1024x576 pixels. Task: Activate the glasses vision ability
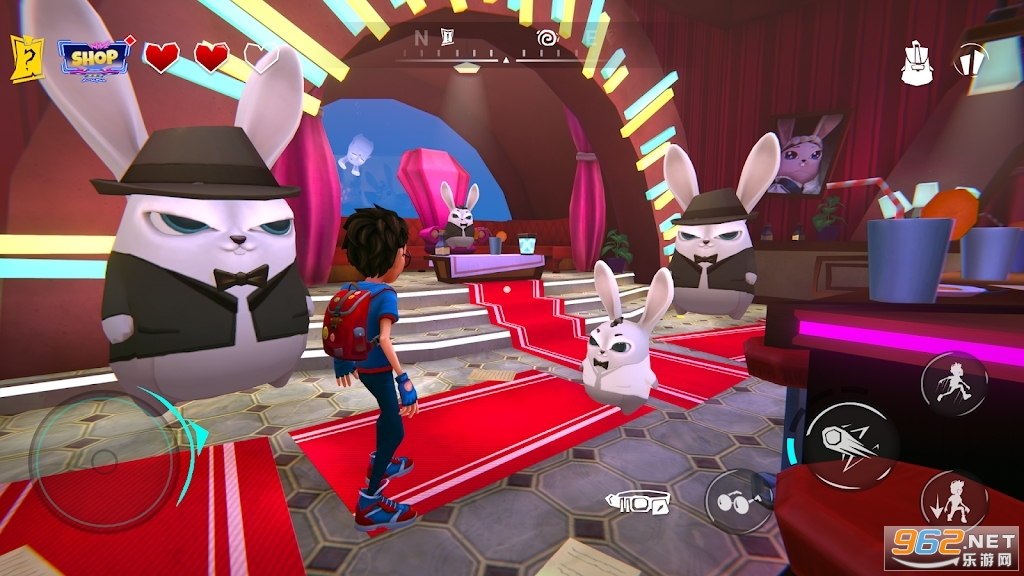click(738, 501)
